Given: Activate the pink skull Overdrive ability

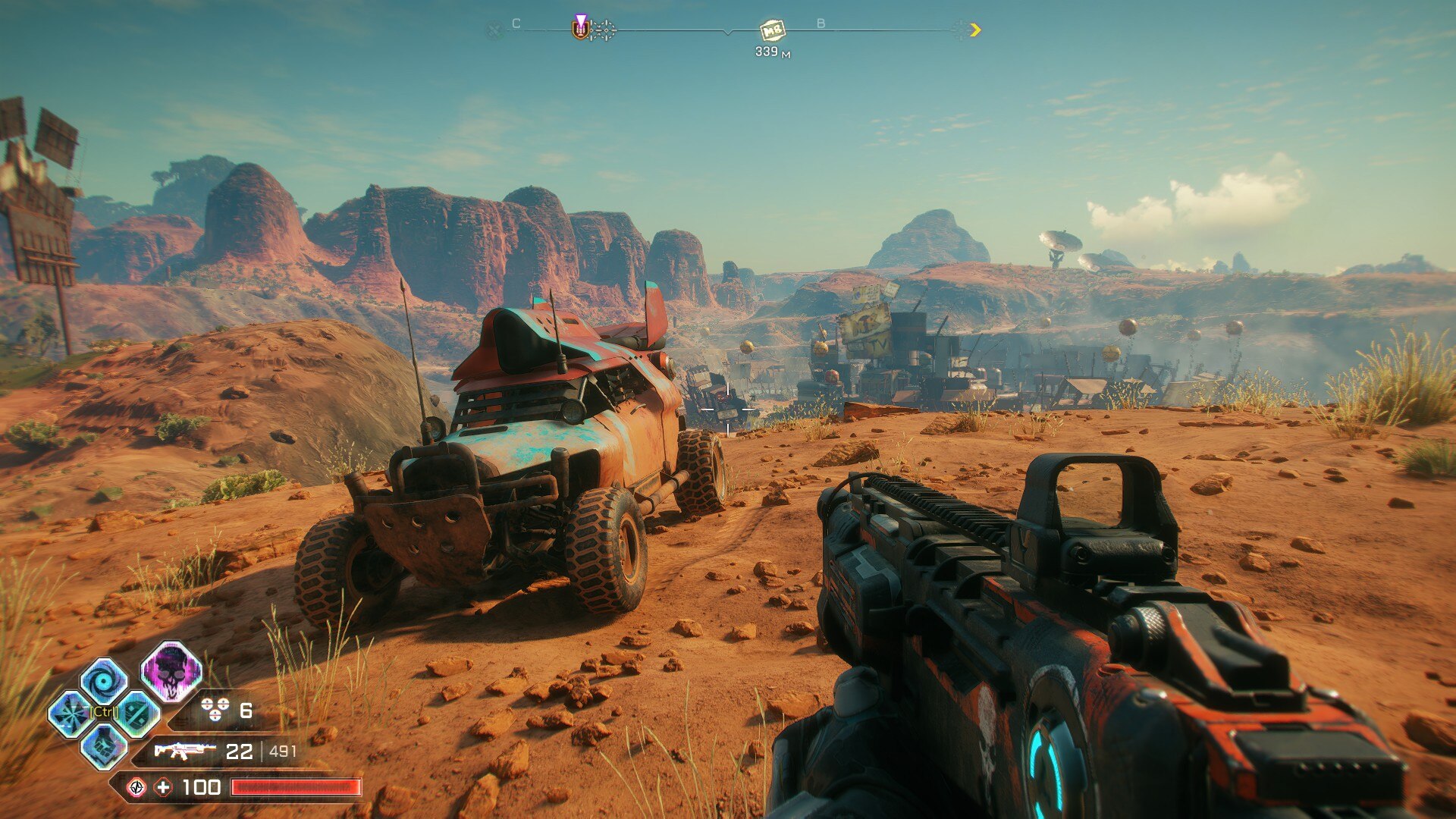Looking at the screenshot, I should pyautogui.click(x=171, y=672).
